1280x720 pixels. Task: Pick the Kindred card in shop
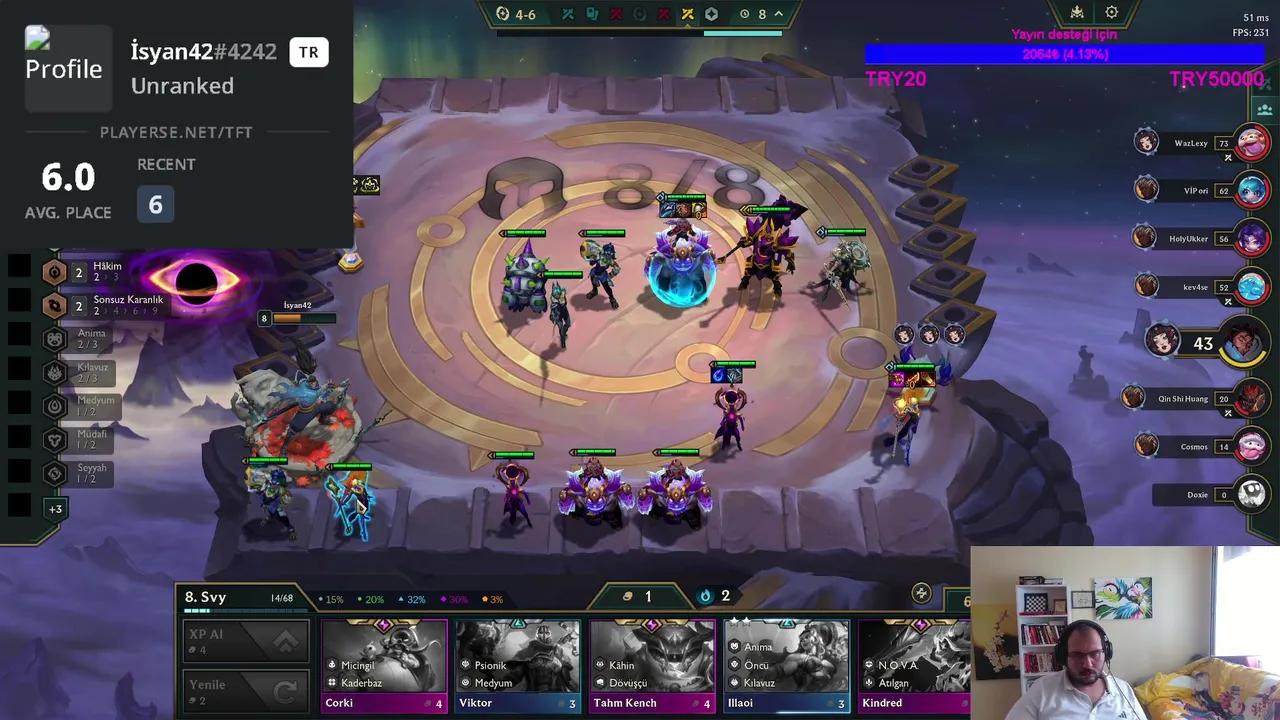tap(914, 665)
